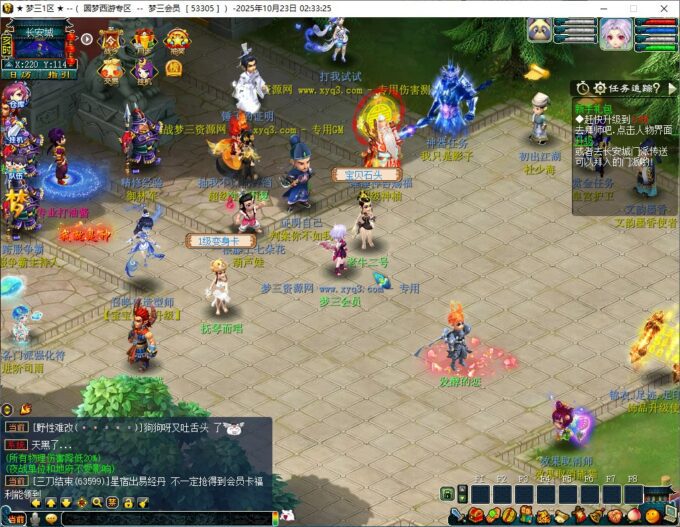Open the 抱奖 reward icon

pos(176,41)
